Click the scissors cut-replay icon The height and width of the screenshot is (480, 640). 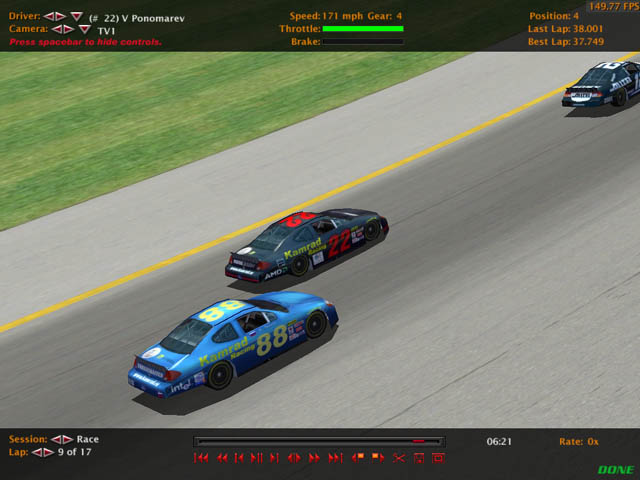click(398, 458)
